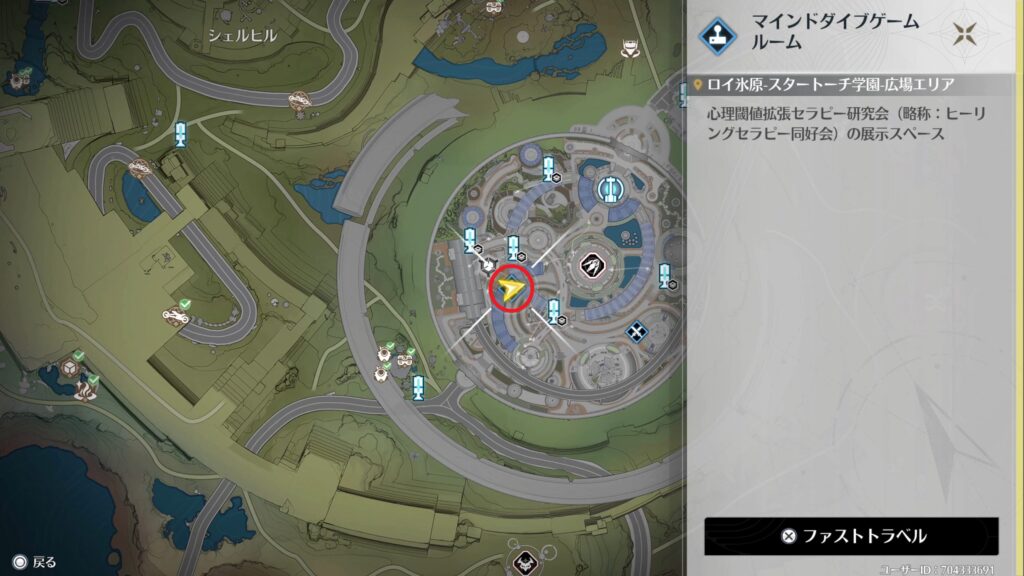Select the large glowing circular teleport marker

(610, 188)
